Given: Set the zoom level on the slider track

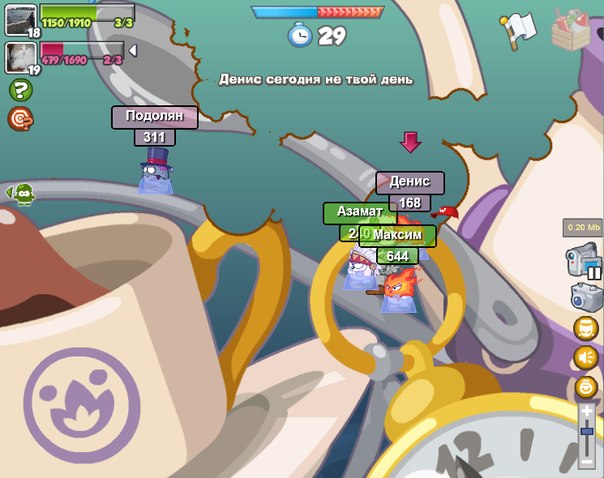Looking at the screenshot, I should (x=586, y=440).
